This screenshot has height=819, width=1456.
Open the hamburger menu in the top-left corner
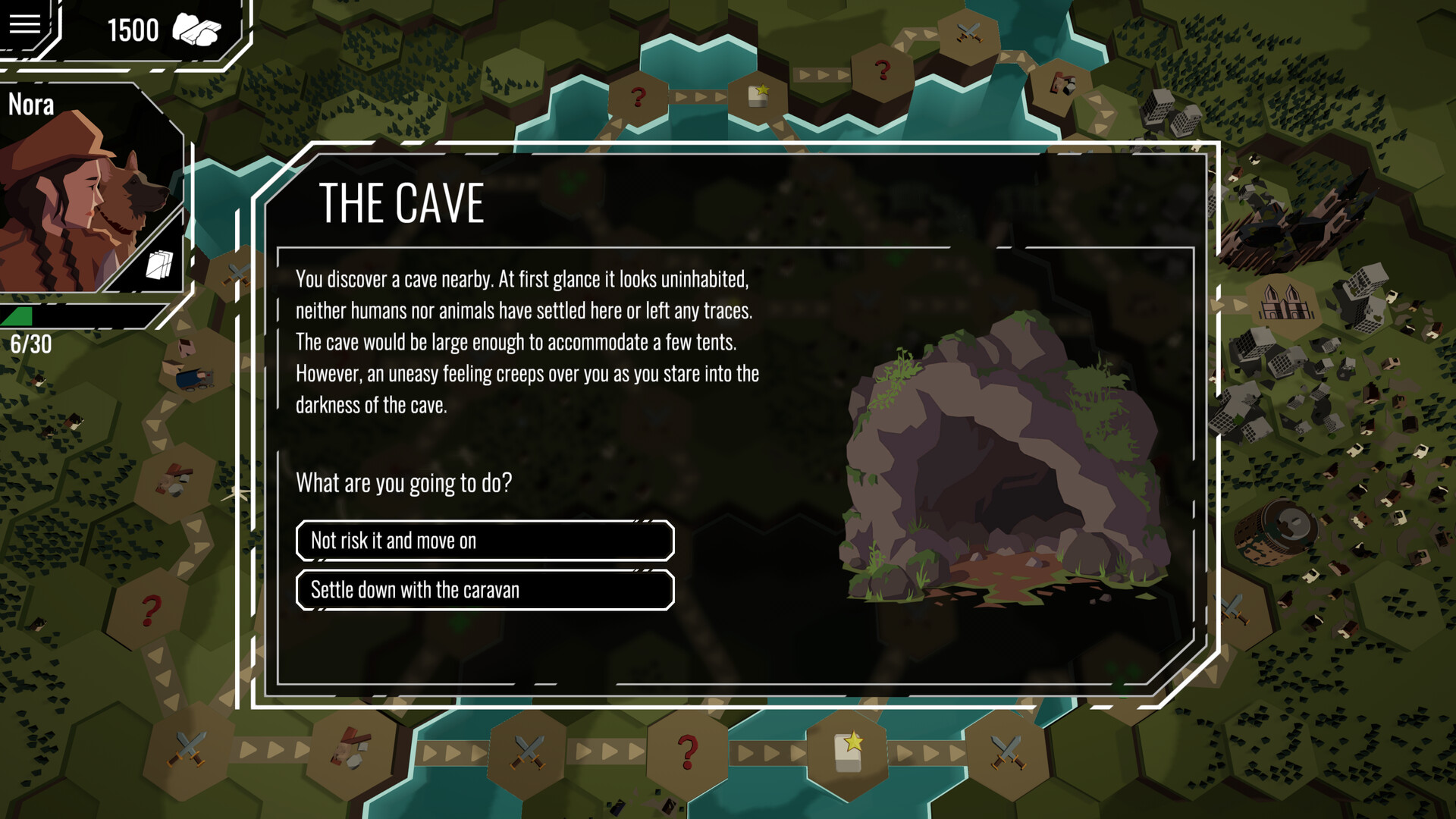pos(25,25)
